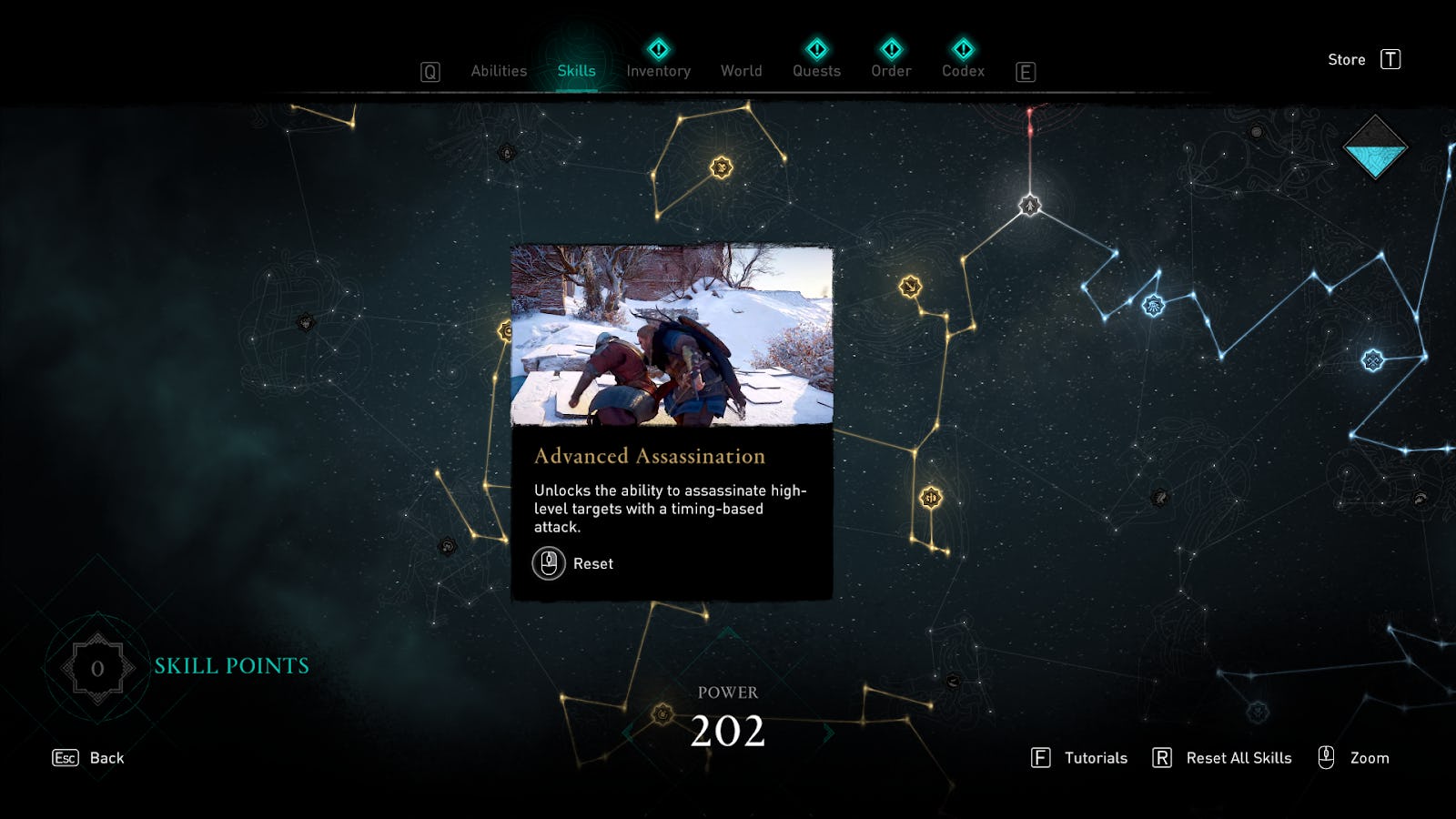Click the Skill Points emblem showing 0
Screen dimensions: 1456x819
point(97,666)
